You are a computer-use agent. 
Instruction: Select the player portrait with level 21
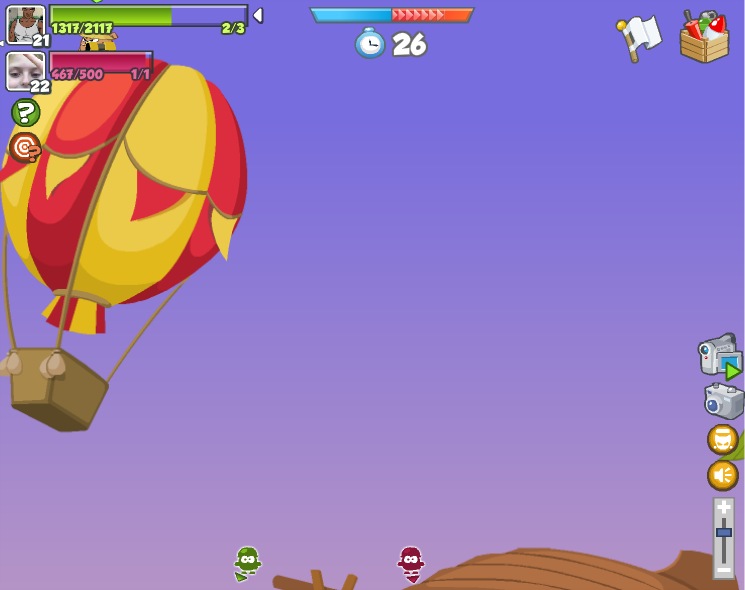[x=25, y=24]
